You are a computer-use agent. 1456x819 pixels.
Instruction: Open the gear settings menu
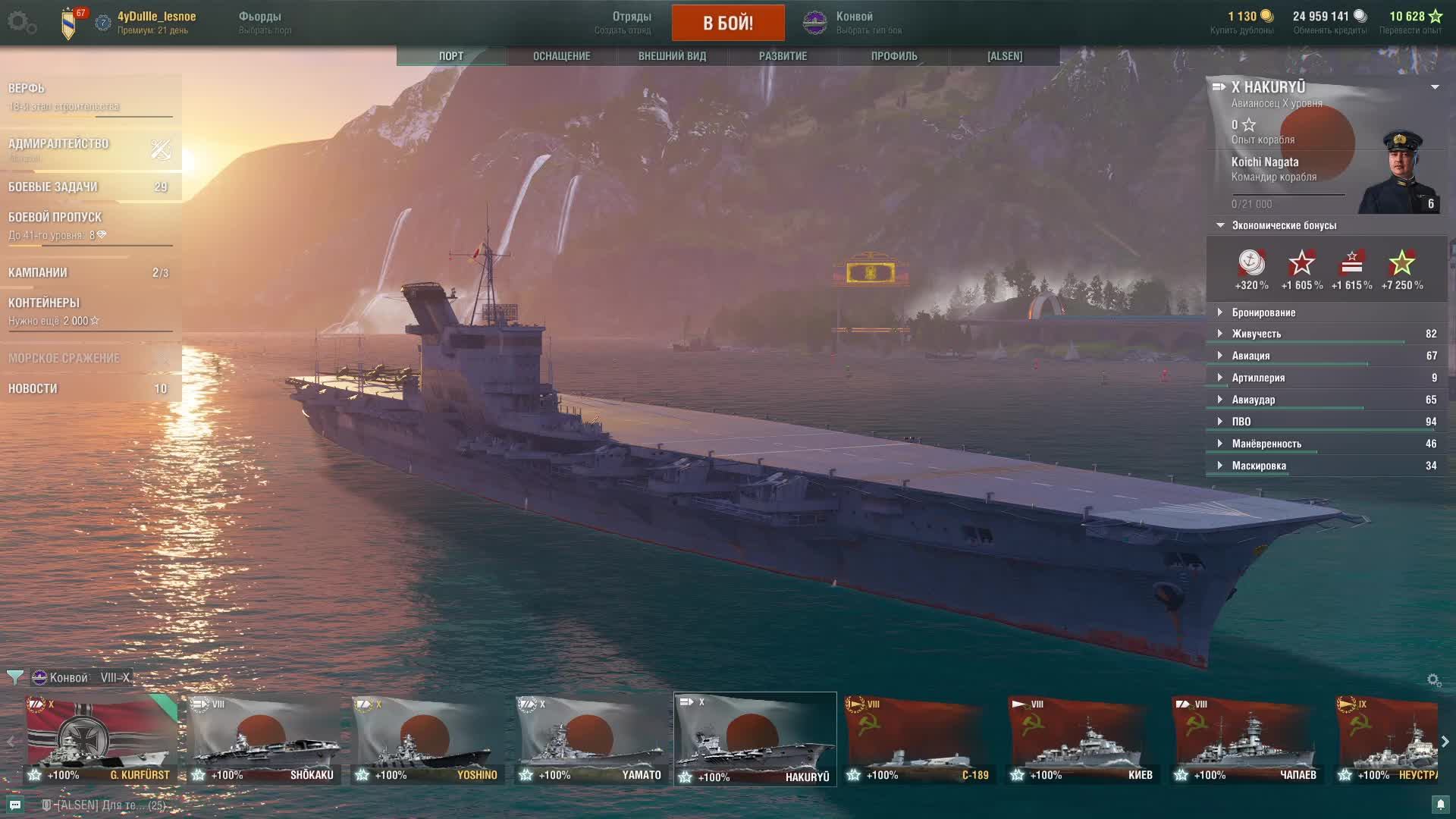[20, 23]
